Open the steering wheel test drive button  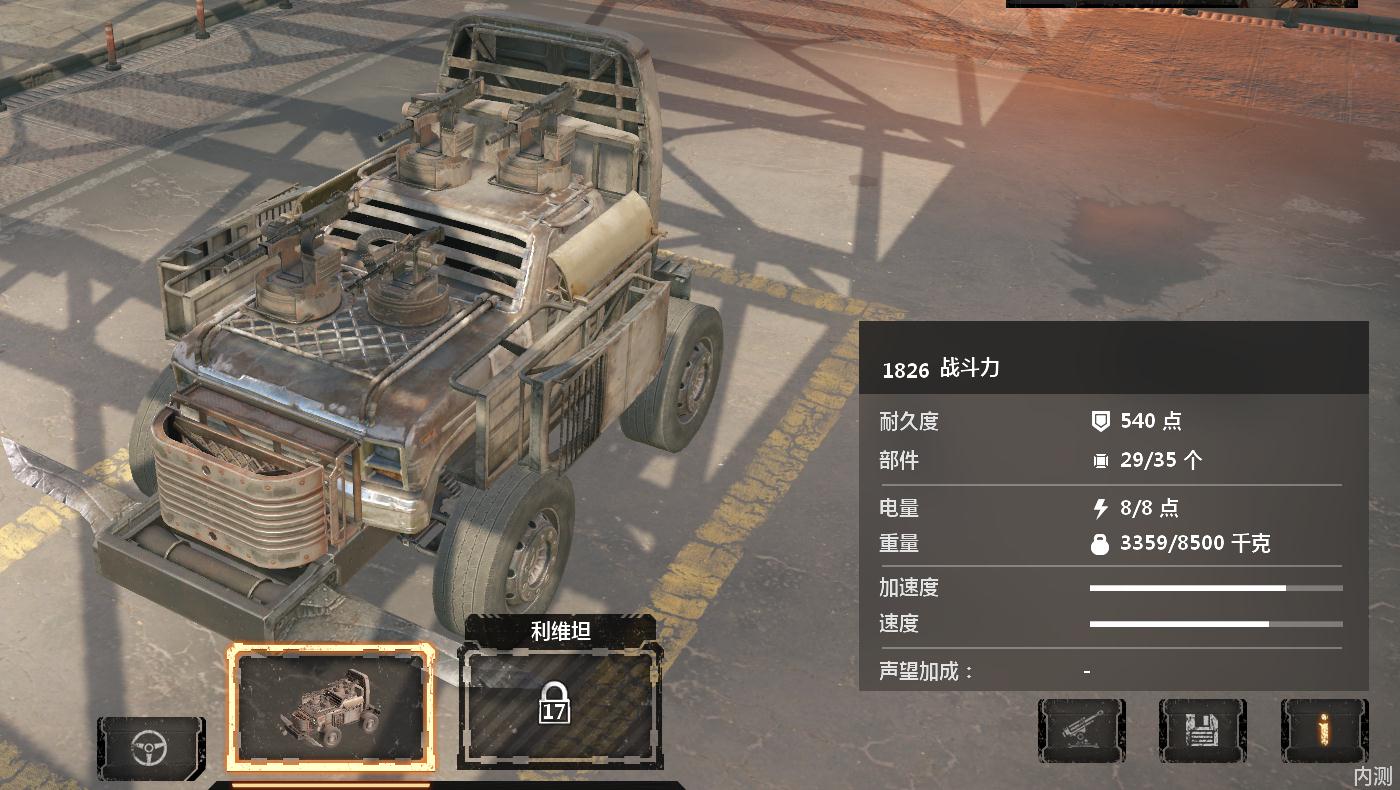point(150,748)
